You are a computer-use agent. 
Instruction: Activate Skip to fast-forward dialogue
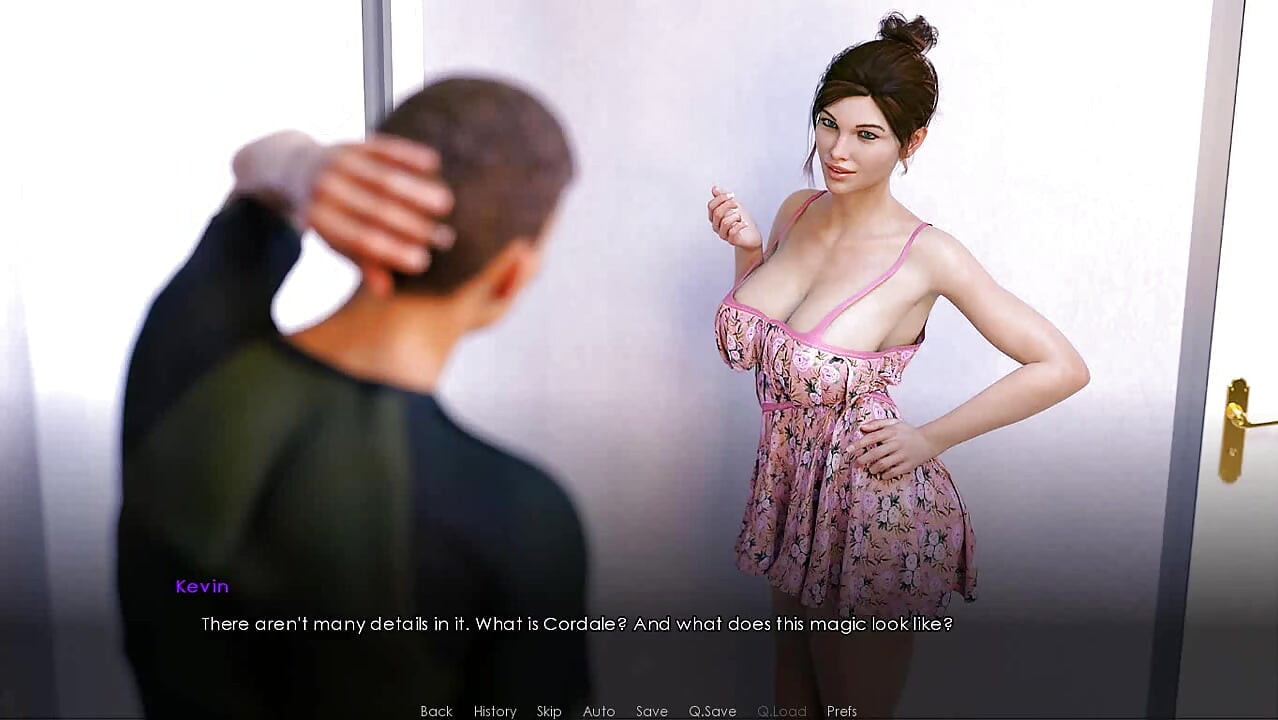[549, 711]
